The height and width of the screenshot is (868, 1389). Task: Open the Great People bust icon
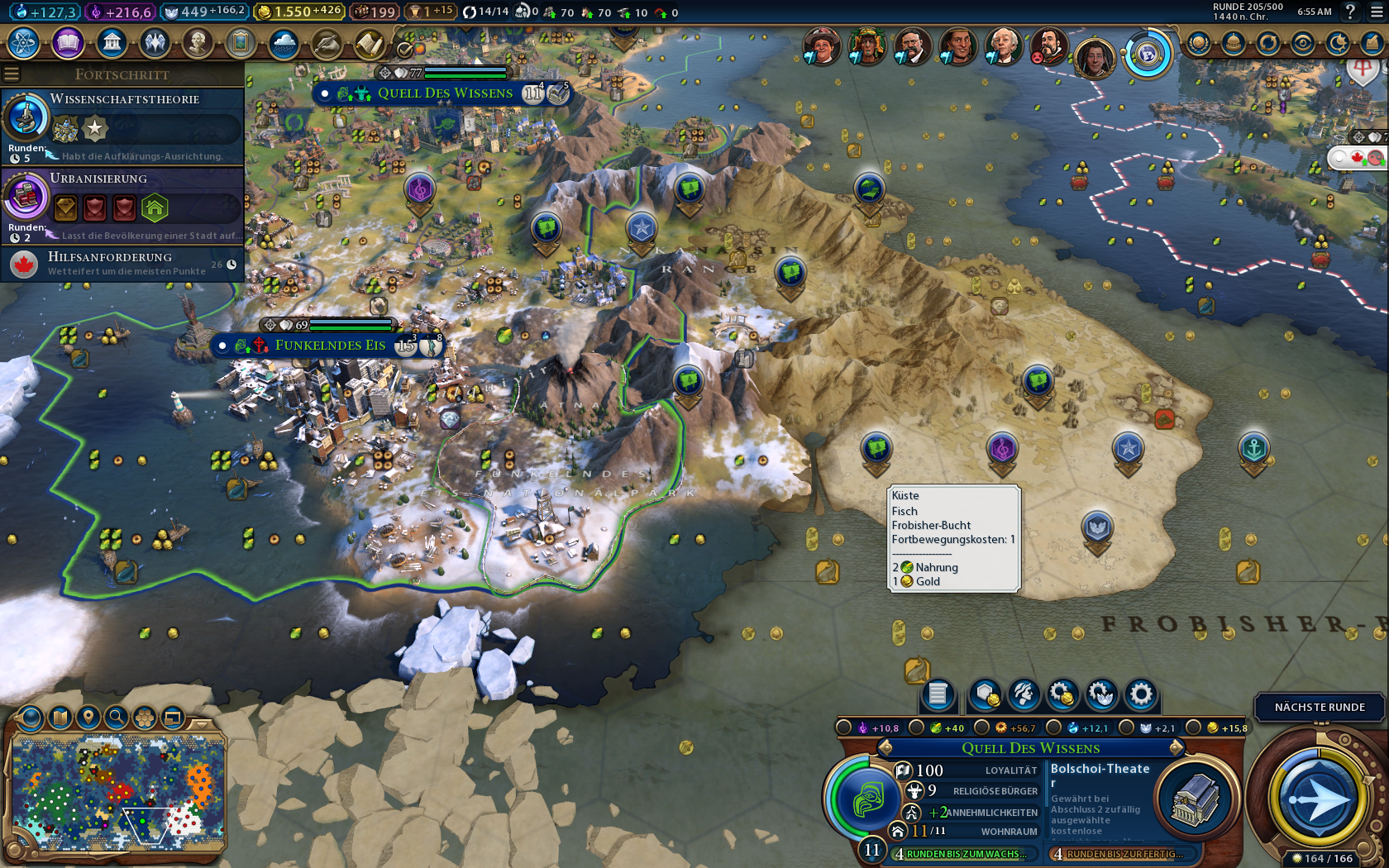click(198, 43)
